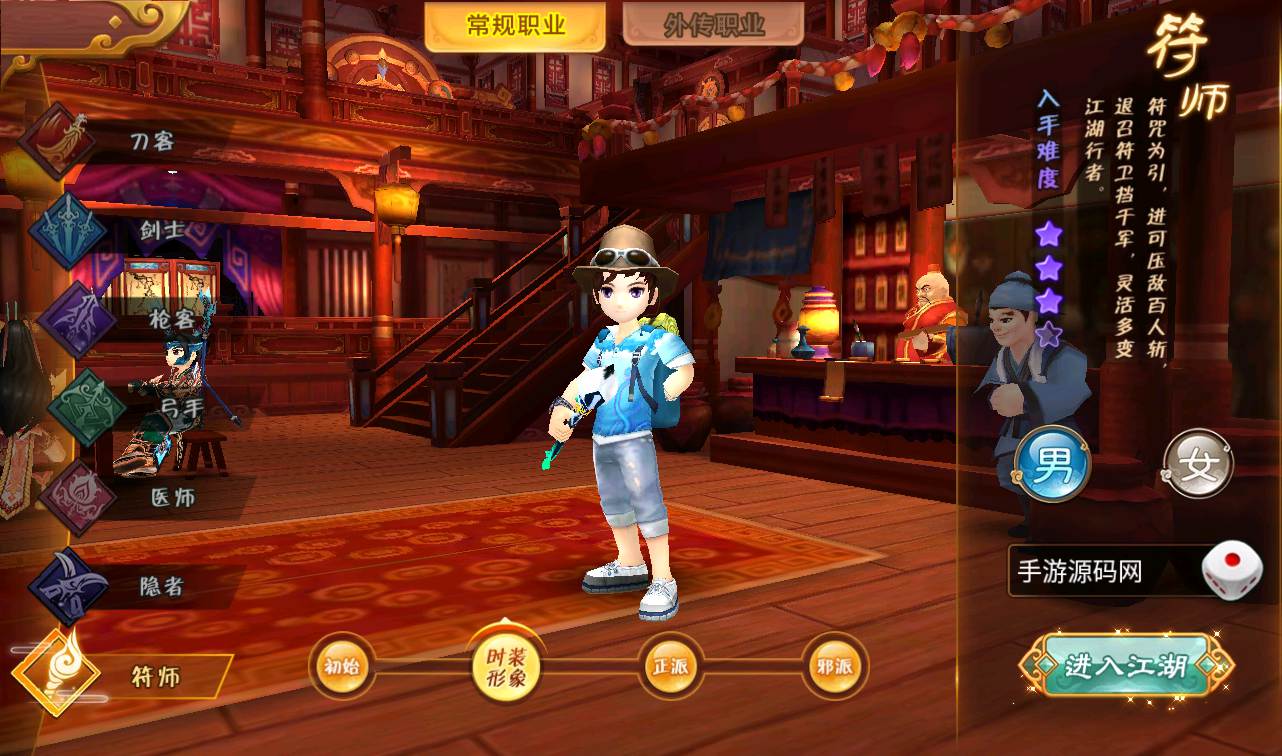Viewport: 1282px width, 756px height.
Task: Click 进入江湖 to enter the game
Action: coord(1125,666)
